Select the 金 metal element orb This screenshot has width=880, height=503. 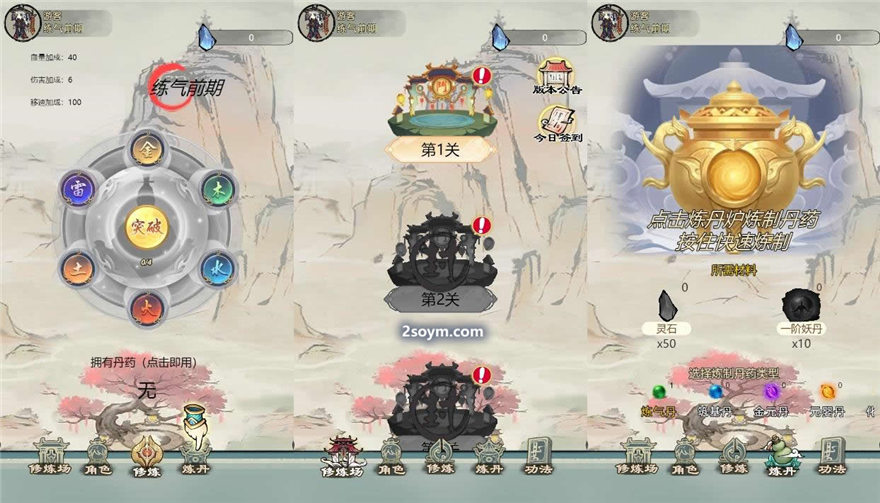pyautogui.click(x=146, y=149)
